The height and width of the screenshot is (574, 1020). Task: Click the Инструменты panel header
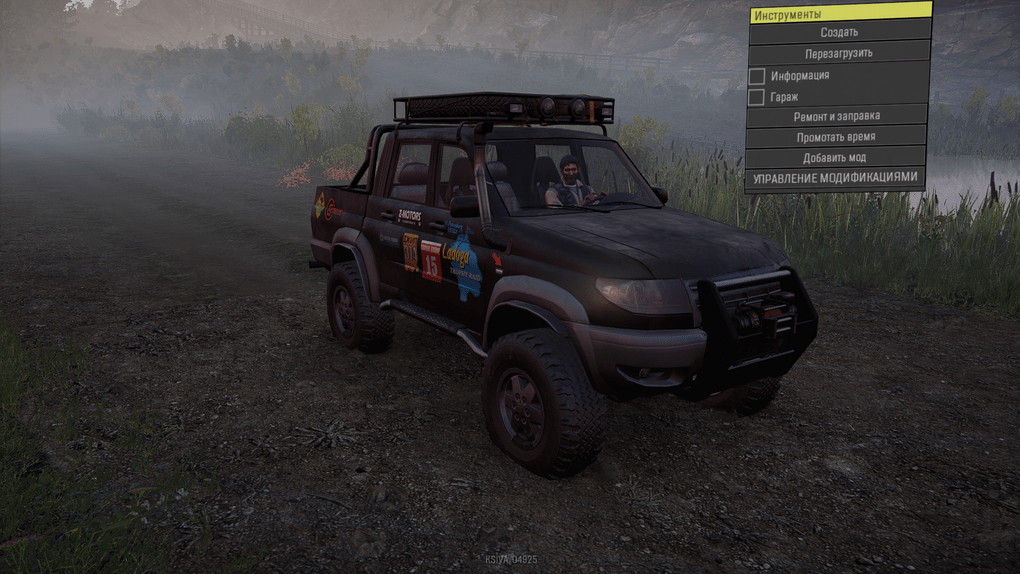(840, 14)
